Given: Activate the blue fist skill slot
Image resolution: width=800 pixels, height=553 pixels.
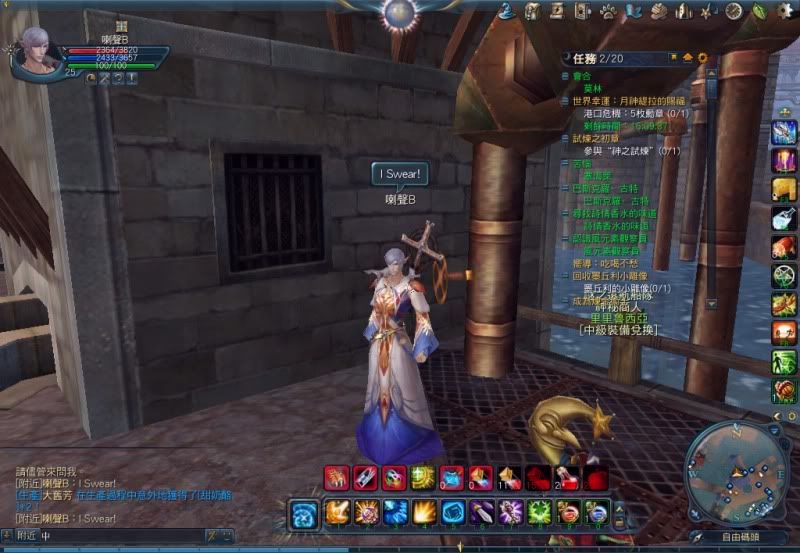Looking at the screenshot, I should (453, 512).
